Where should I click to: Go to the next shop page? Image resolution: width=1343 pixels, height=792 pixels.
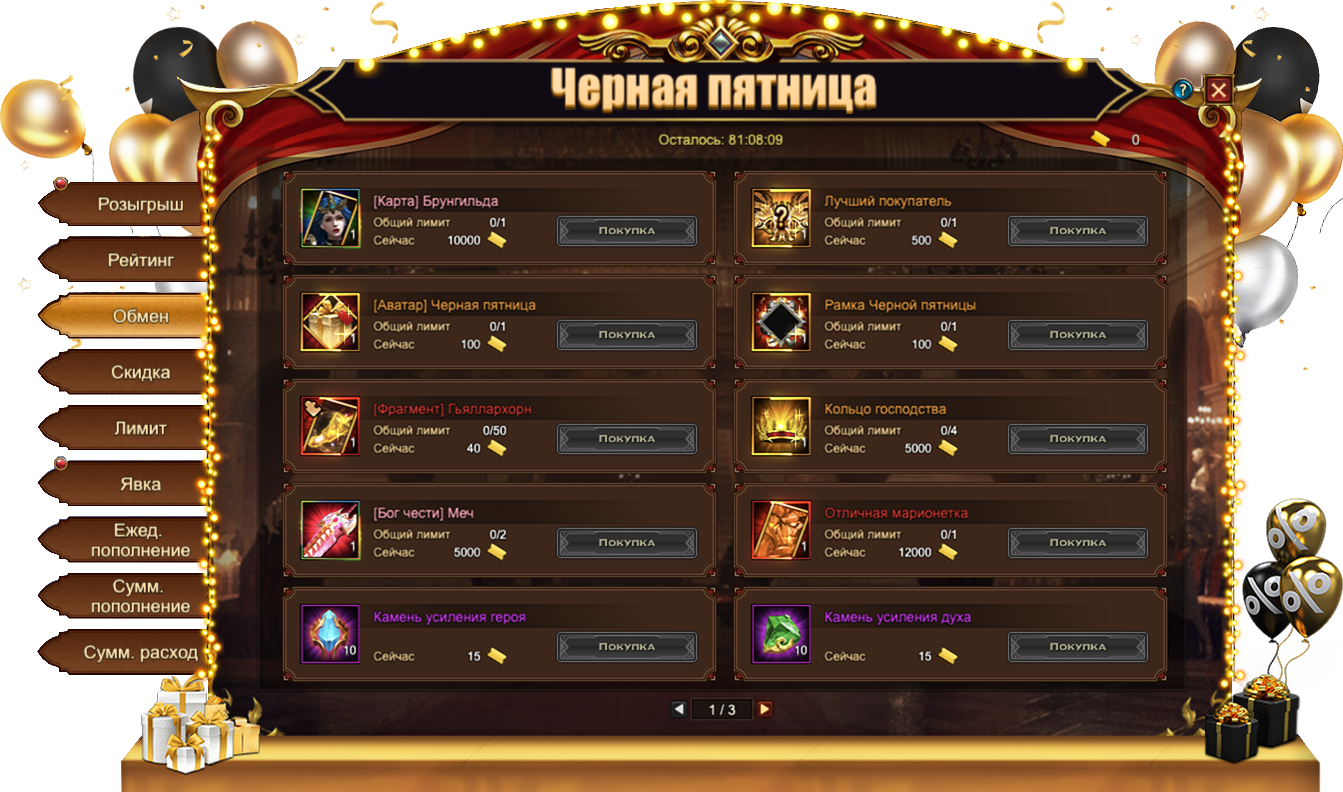(x=765, y=709)
